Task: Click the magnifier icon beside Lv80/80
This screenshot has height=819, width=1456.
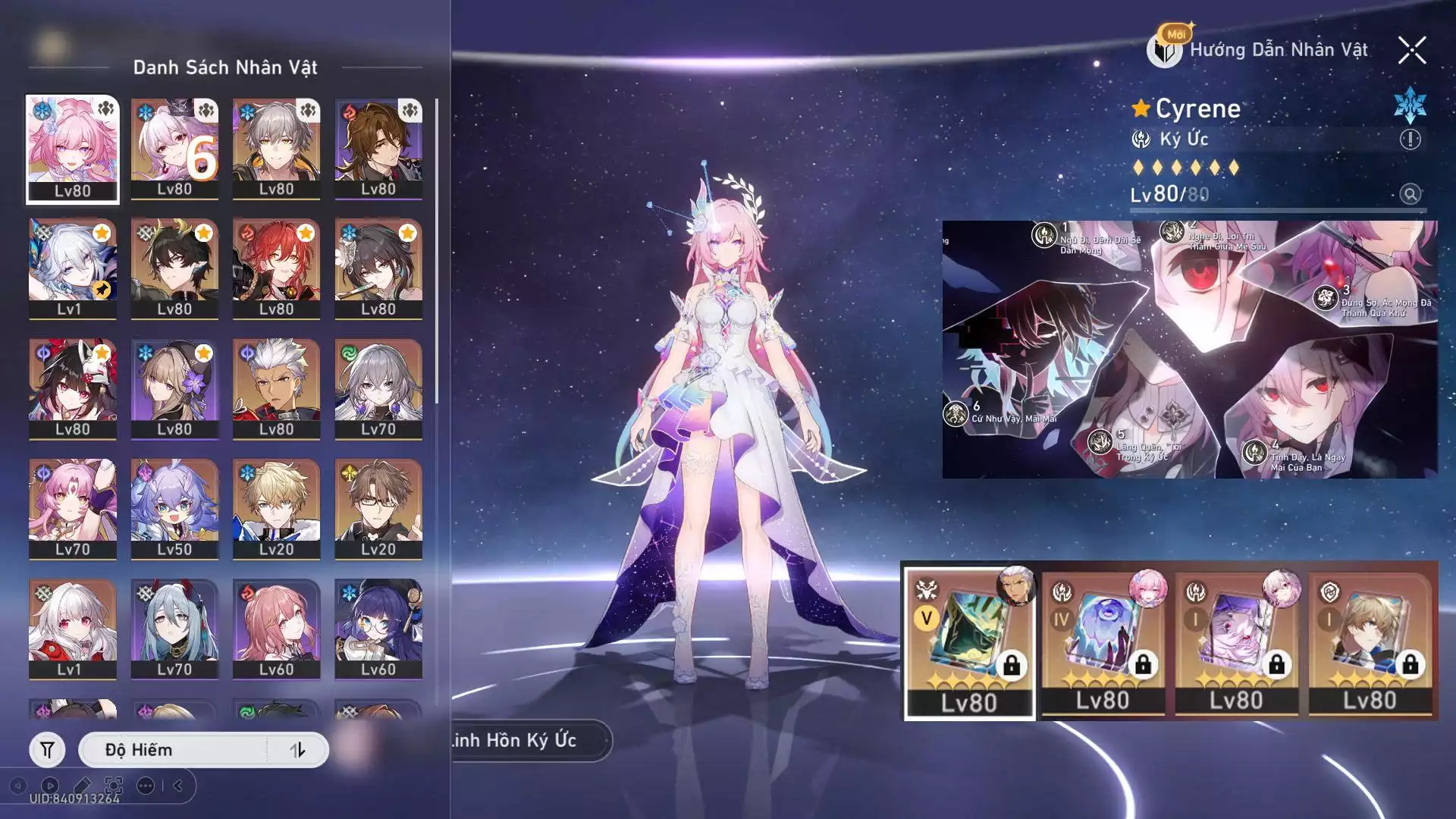Action: (x=1410, y=194)
